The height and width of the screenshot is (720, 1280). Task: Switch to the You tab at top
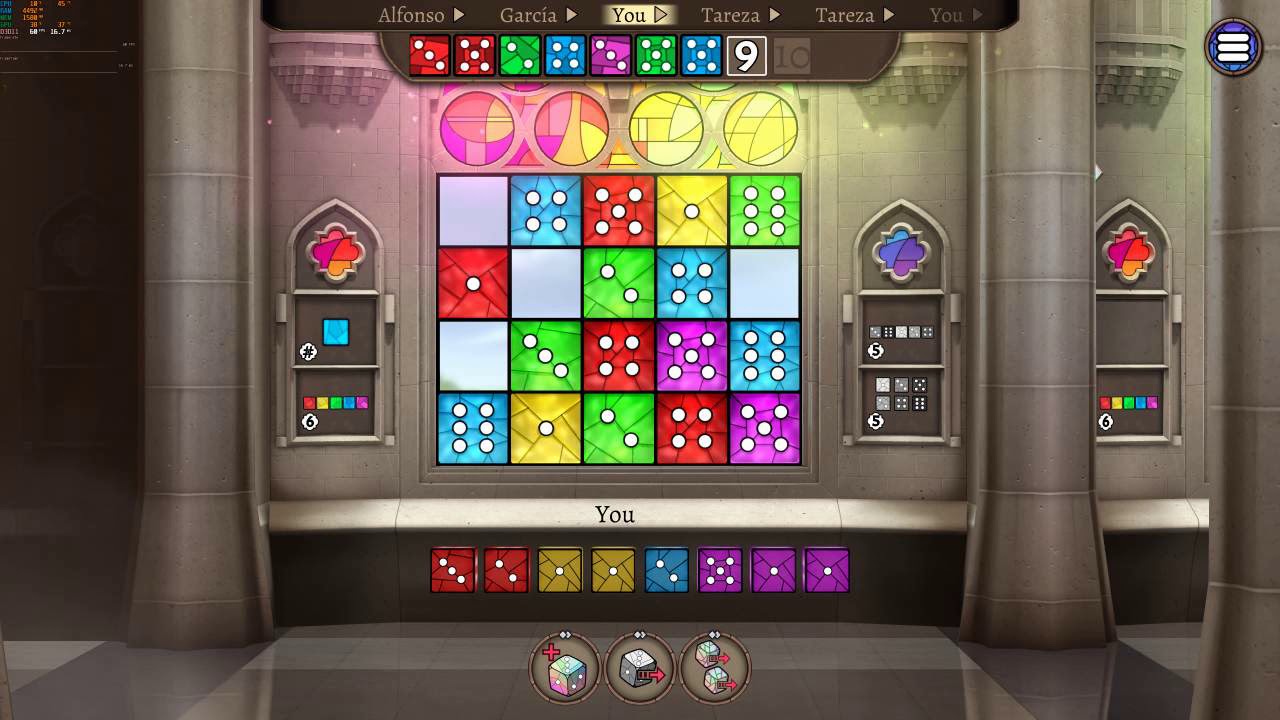[631, 15]
